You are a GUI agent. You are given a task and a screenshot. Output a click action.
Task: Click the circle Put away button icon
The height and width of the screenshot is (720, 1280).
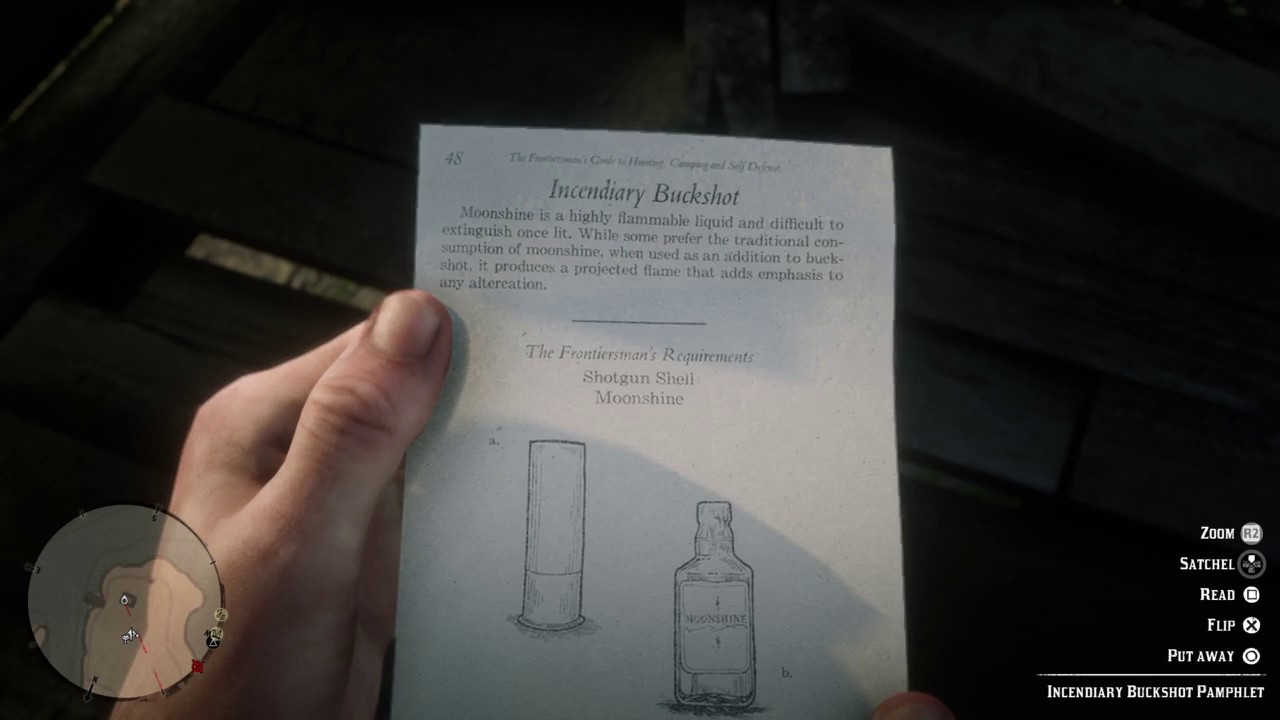click(x=1251, y=656)
